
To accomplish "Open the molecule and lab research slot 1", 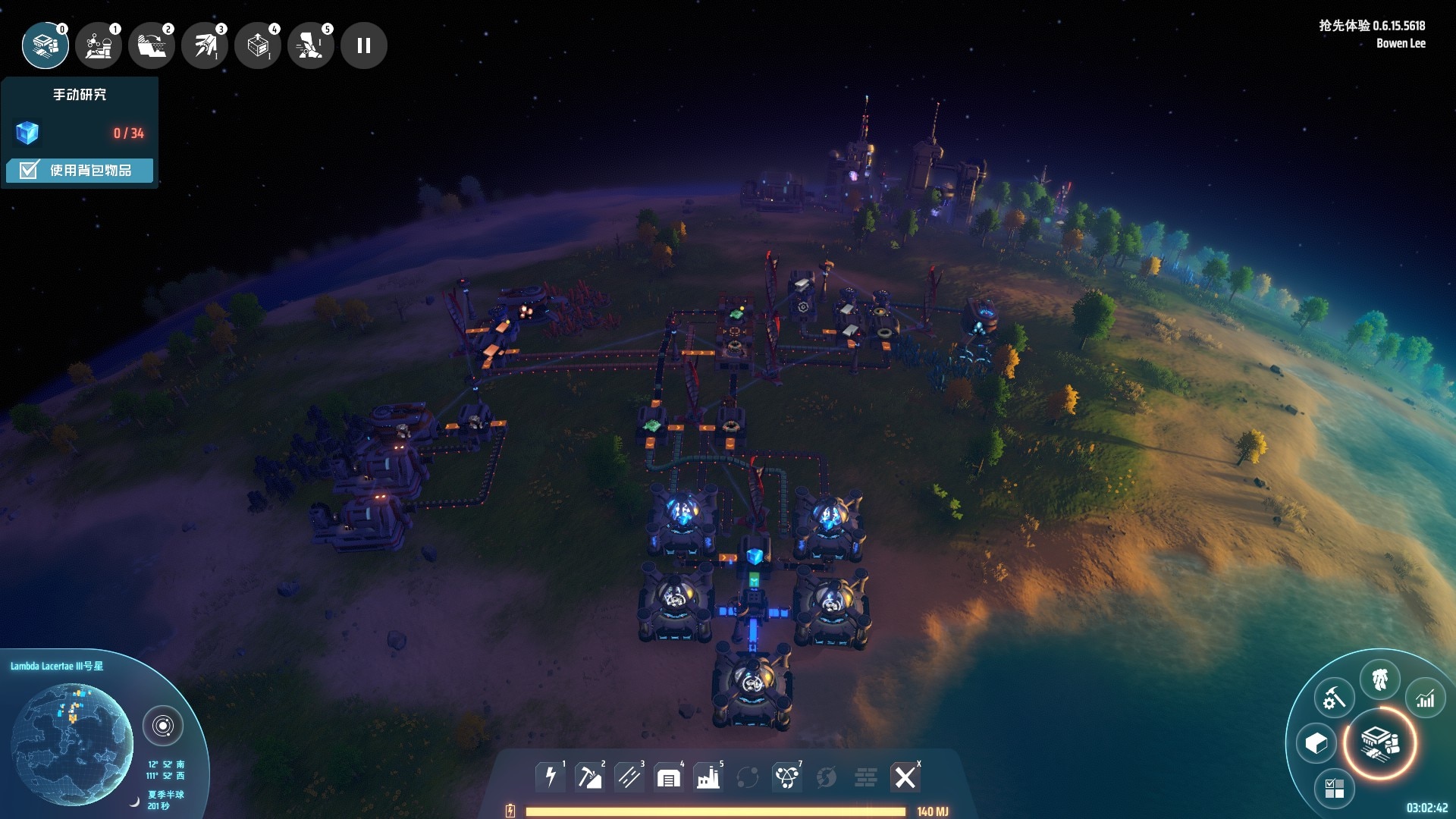I will (99, 45).
